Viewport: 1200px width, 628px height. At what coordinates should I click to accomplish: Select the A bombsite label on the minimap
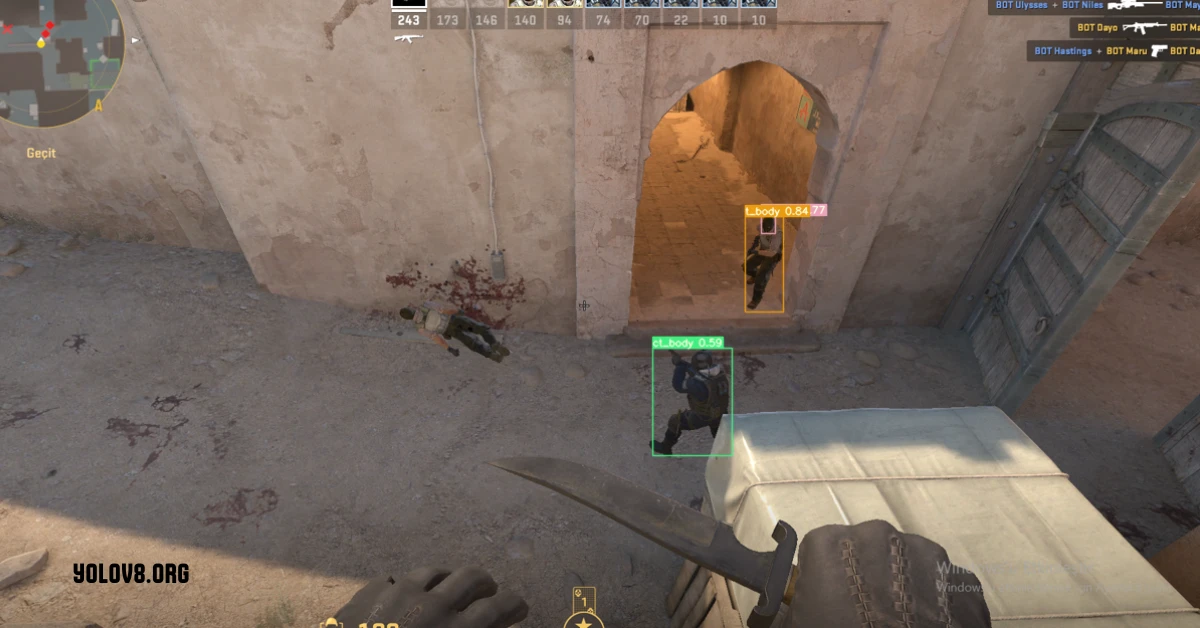(x=98, y=104)
